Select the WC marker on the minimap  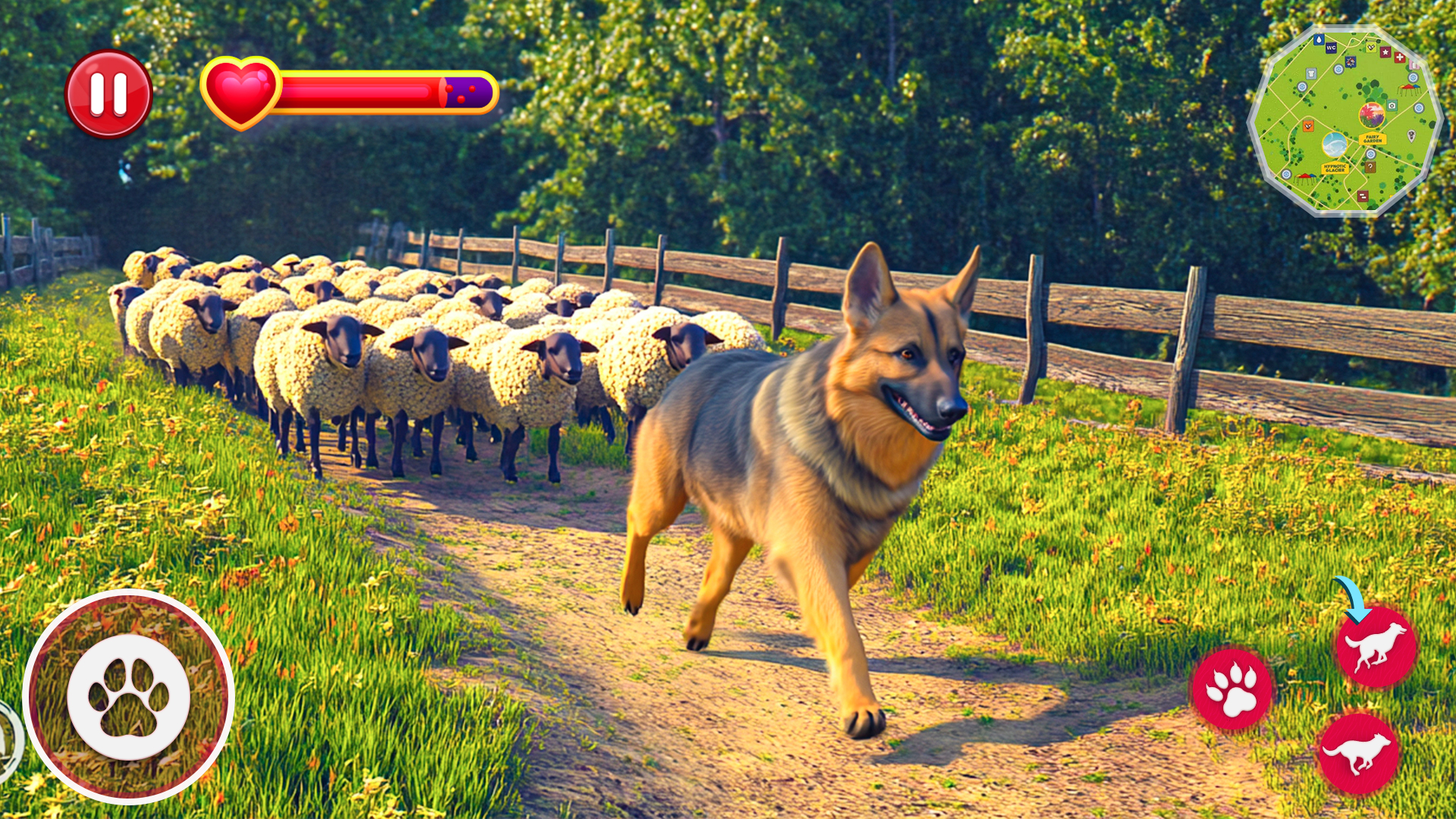1331,49
